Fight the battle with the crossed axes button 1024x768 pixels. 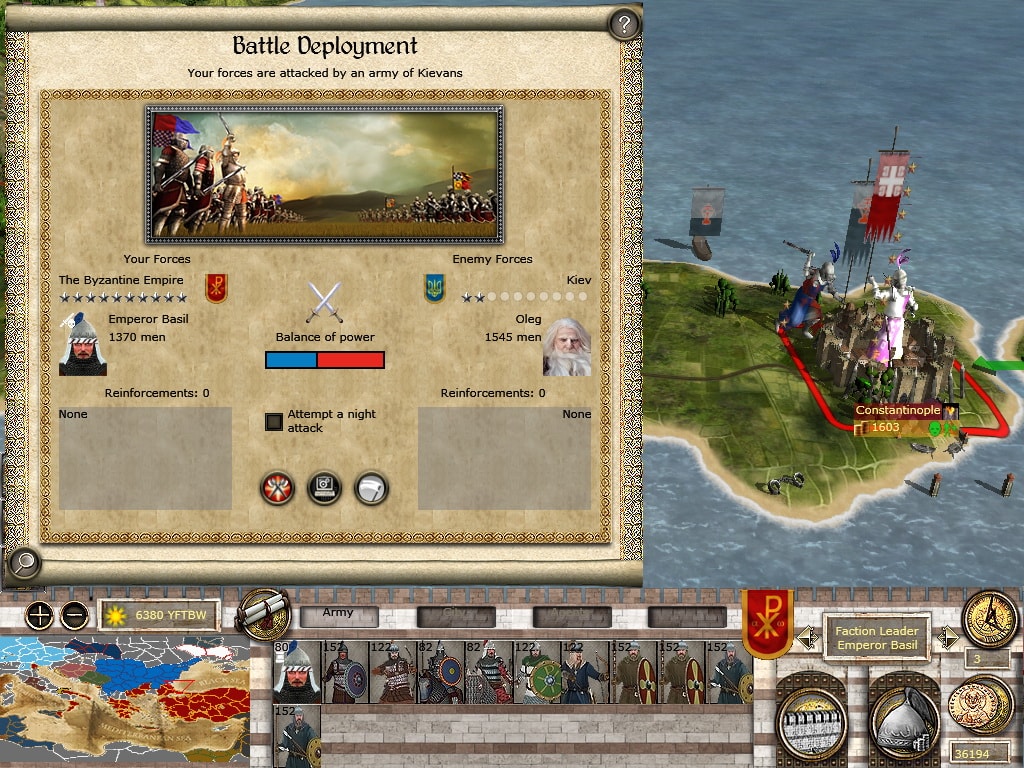tap(278, 488)
